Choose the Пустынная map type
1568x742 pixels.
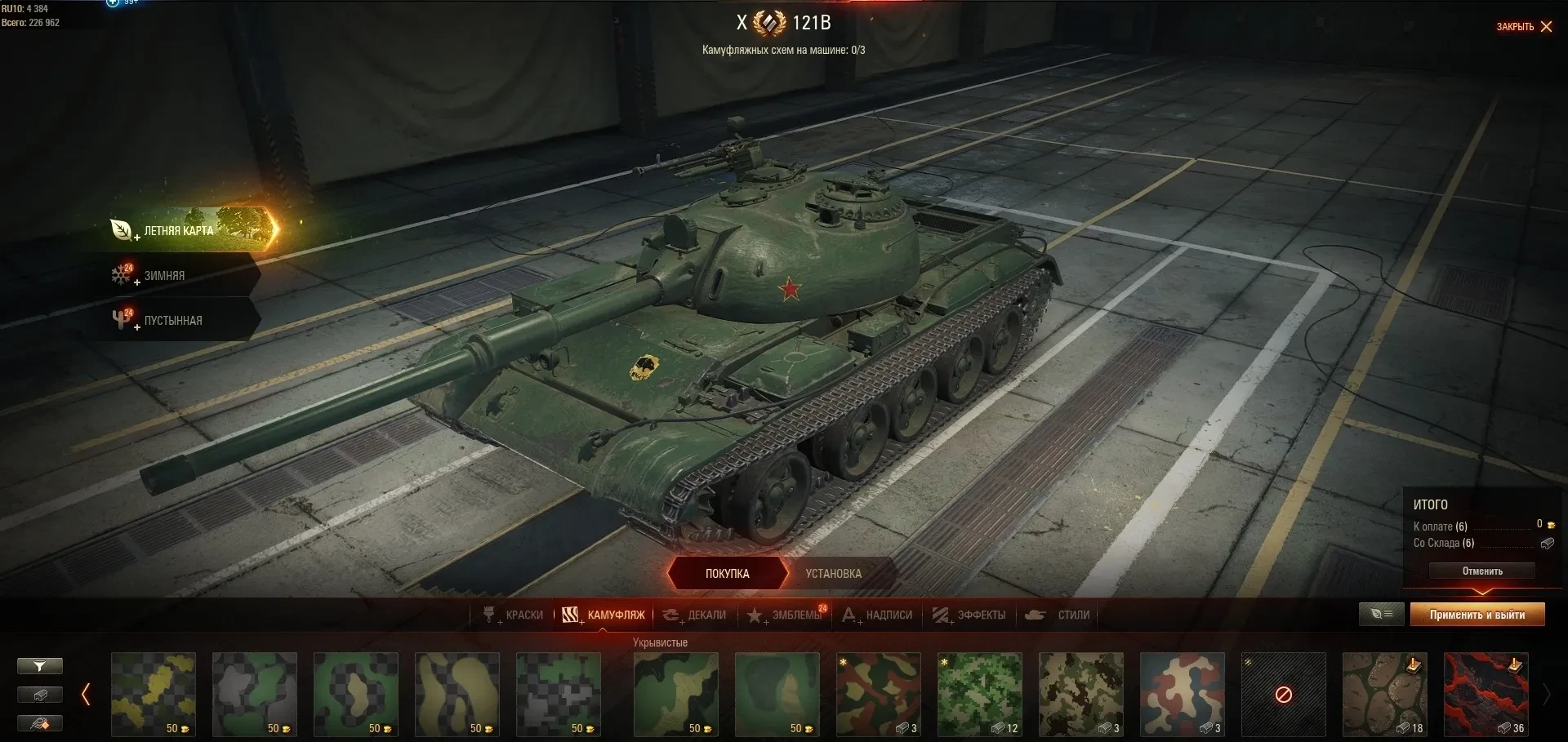[172, 321]
